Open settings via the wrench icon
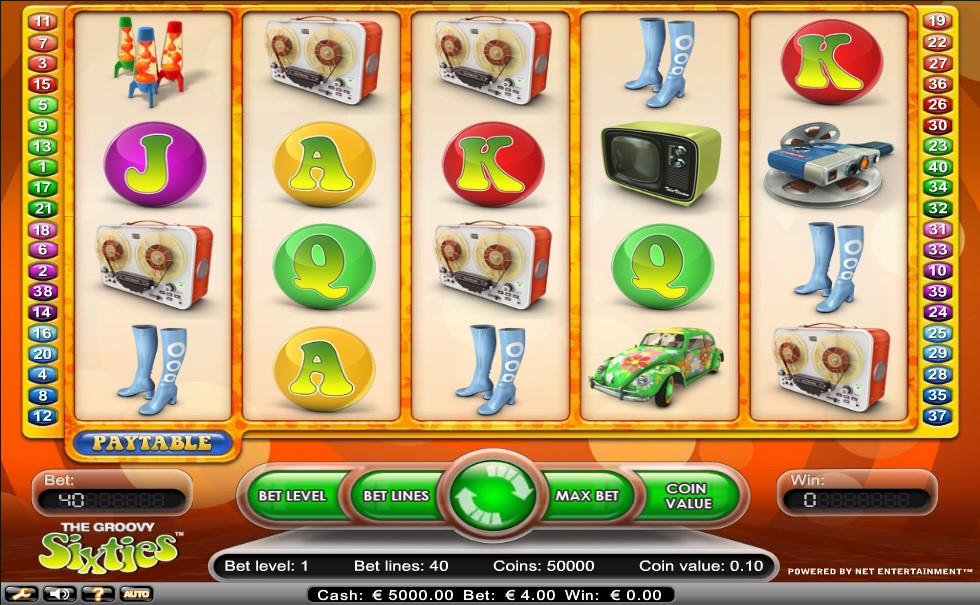Screen dimensions: 980x605 (x=20, y=594)
